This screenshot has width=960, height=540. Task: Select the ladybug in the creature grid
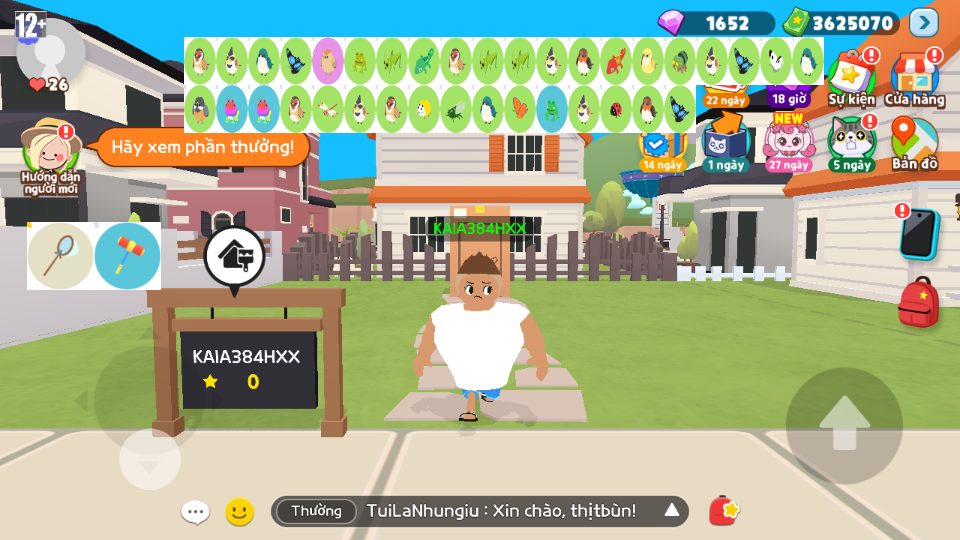coord(616,107)
